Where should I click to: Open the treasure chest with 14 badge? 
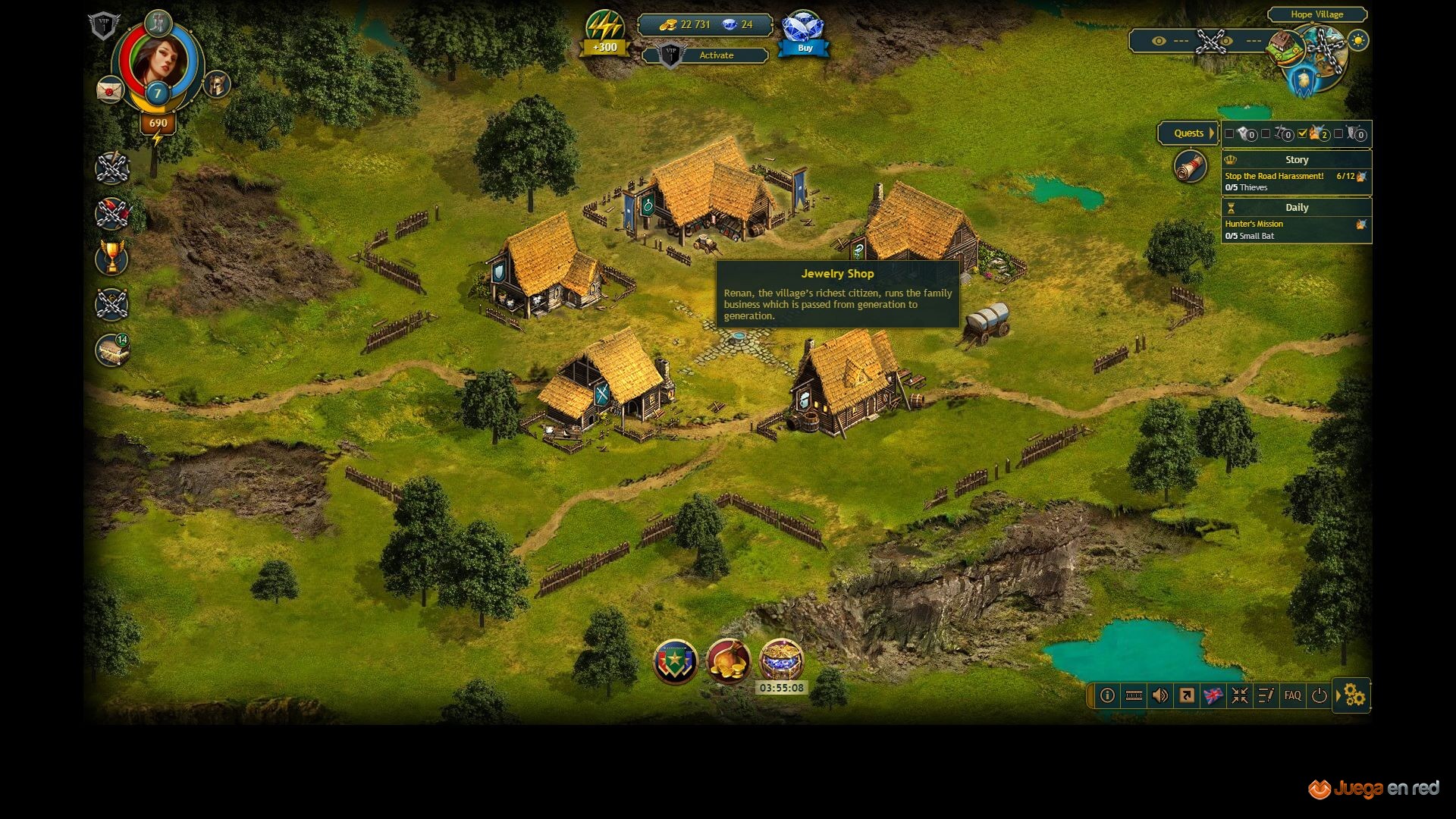click(x=112, y=350)
